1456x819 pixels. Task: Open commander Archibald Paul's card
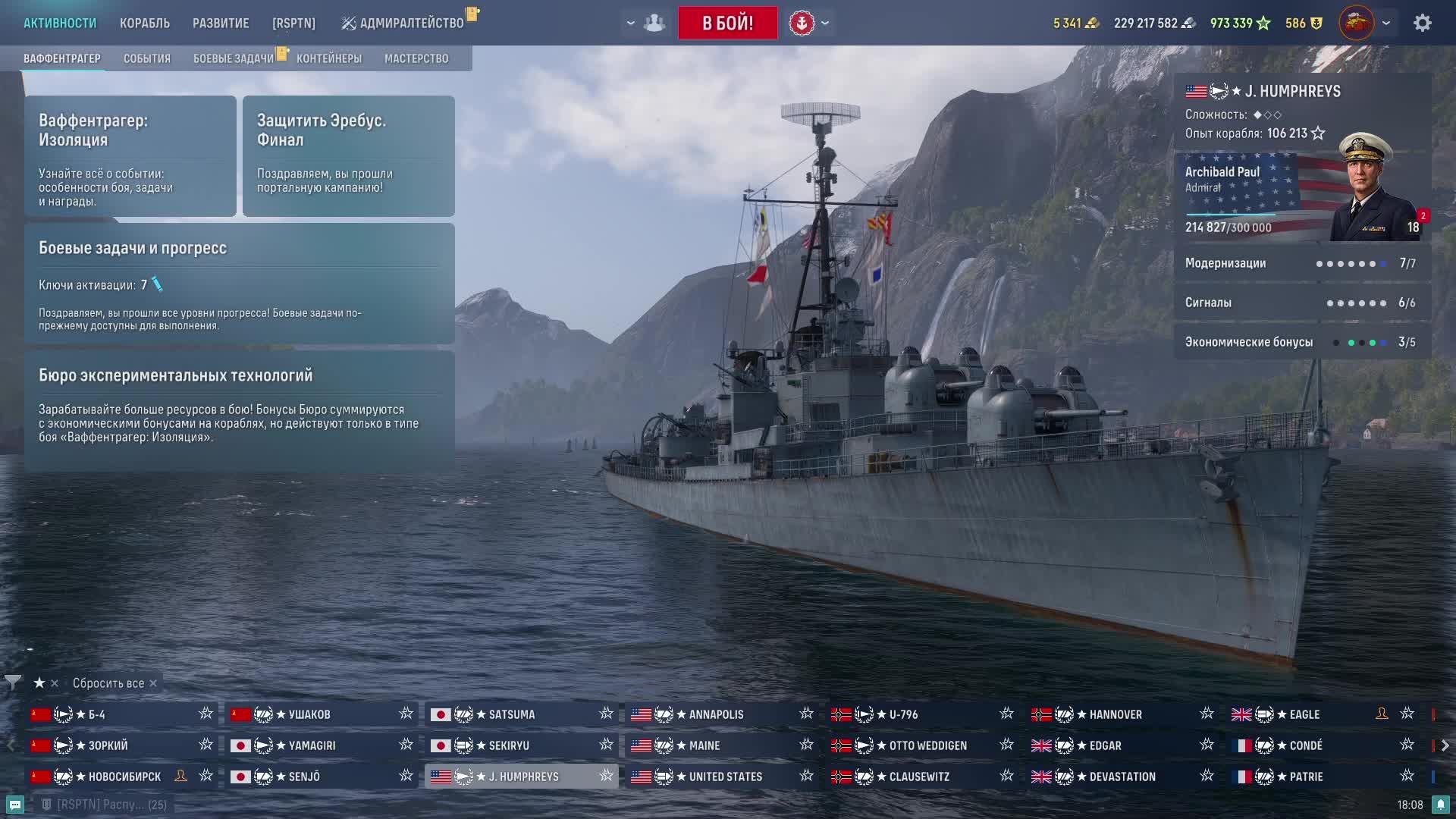click(1301, 197)
